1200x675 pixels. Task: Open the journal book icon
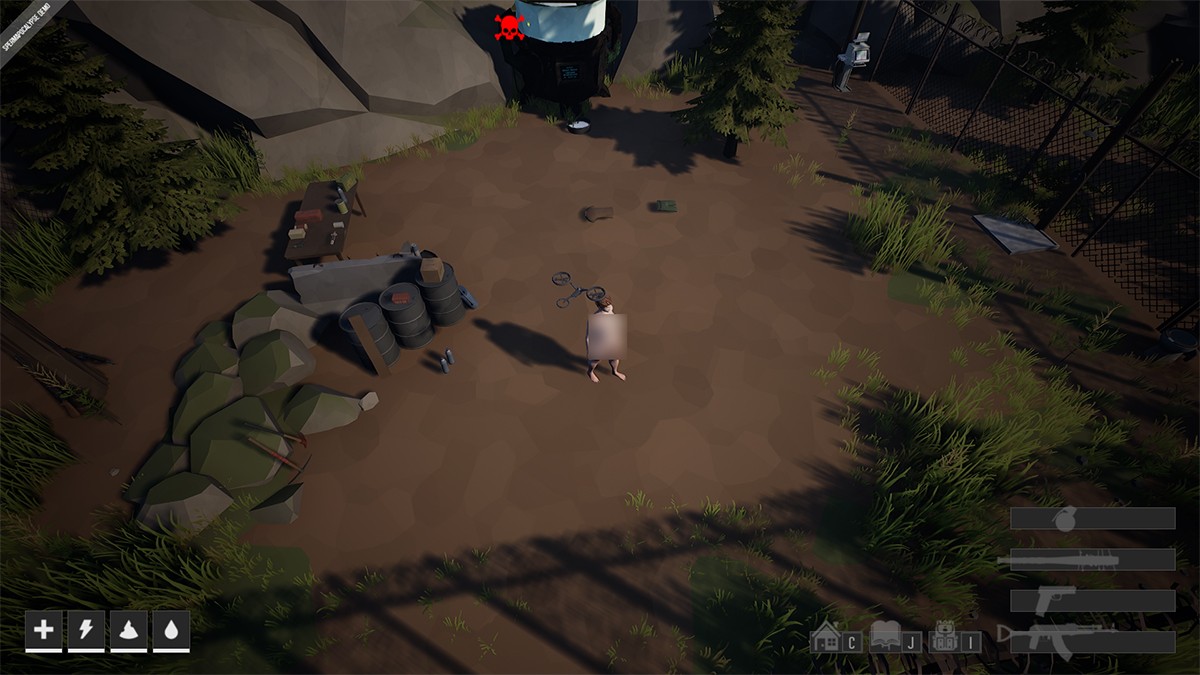pyautogui.click(x=886, y=636)
